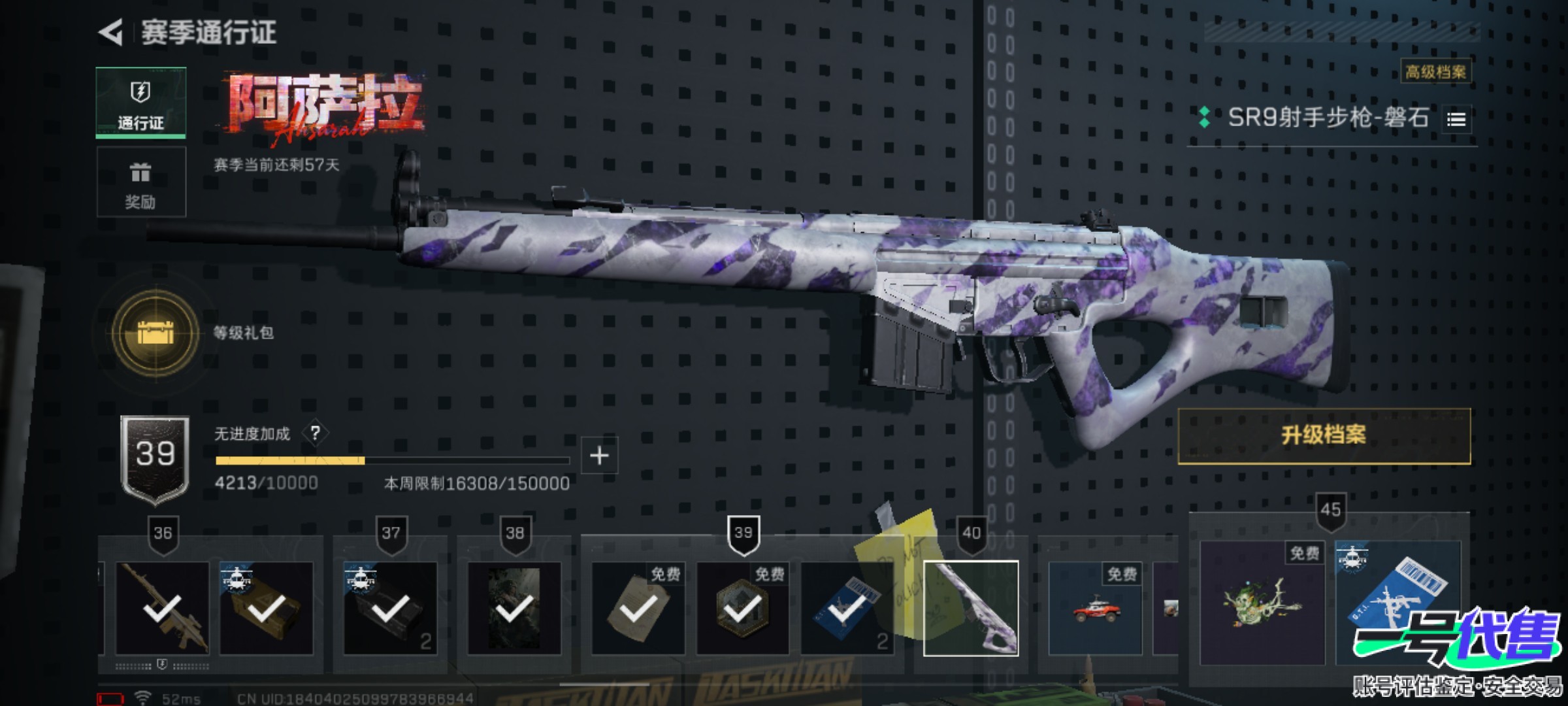Screen dimensions: 1568x706
Task: Select the level 39 free hexagon badge reward
Action: pos(742,609)
